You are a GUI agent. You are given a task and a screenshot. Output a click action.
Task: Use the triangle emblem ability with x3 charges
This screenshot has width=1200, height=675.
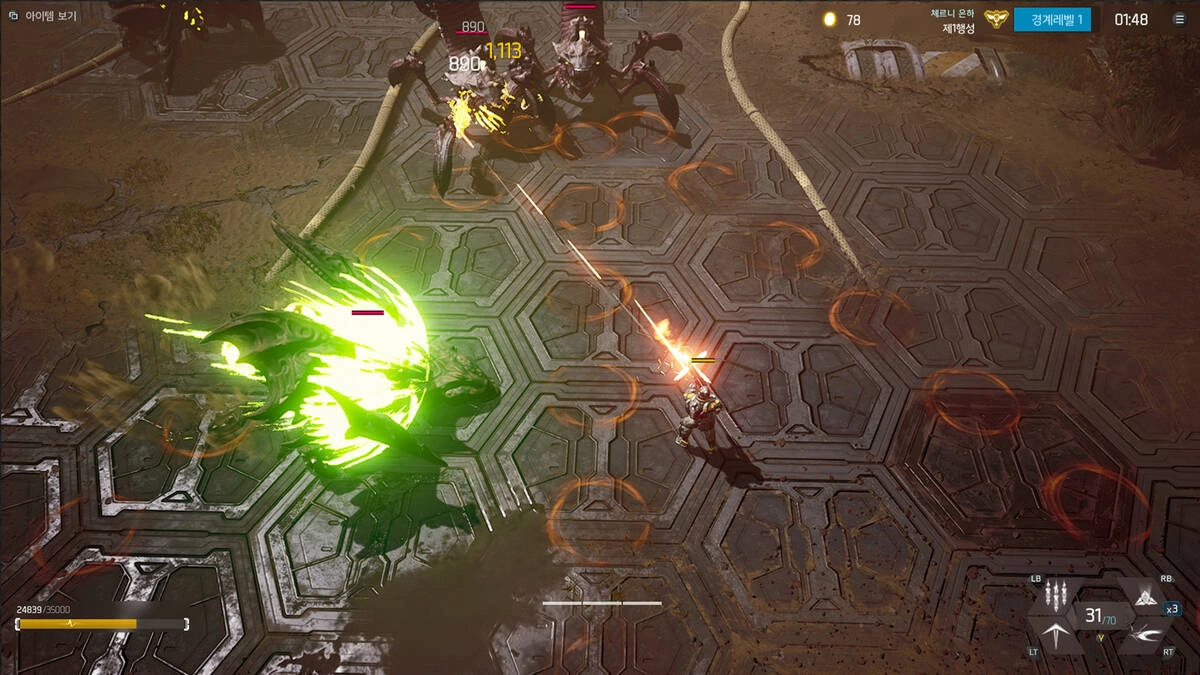click(x=1143, y=597)
